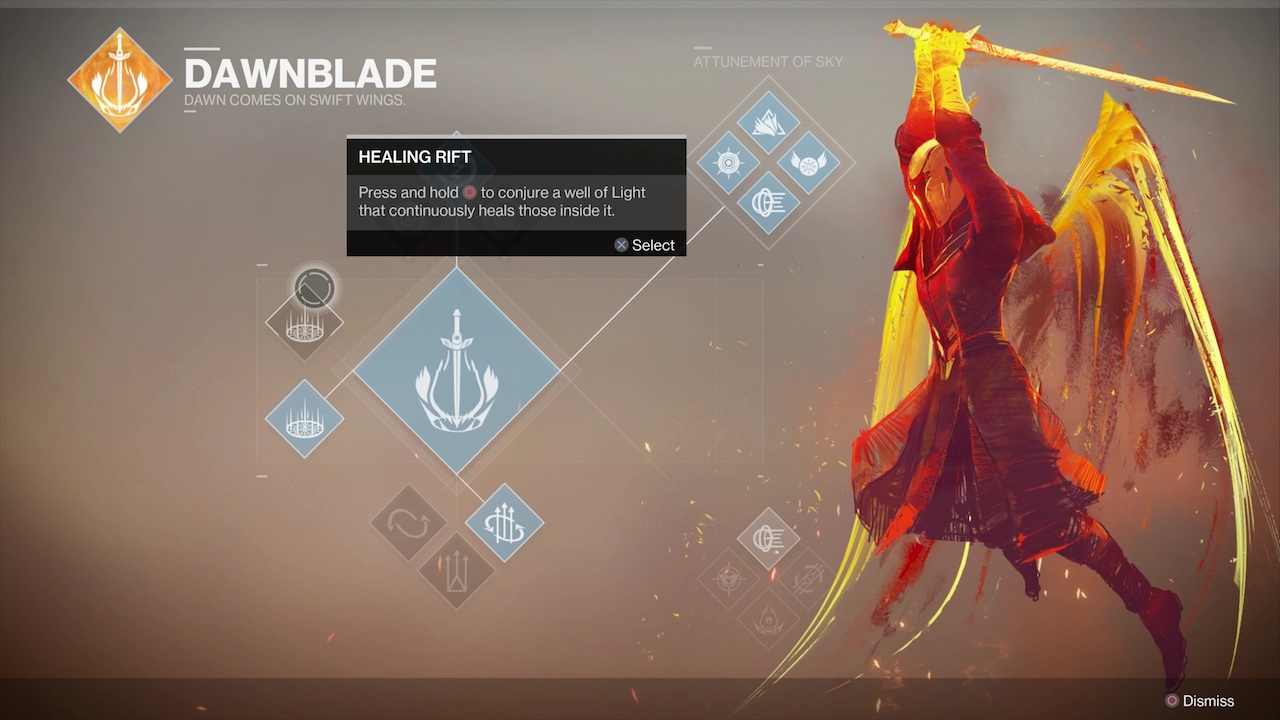Select the flame perk in the lower attunement
Image resolution: width=1280 pixels, height=720 pixels.
tap(768, 617)
